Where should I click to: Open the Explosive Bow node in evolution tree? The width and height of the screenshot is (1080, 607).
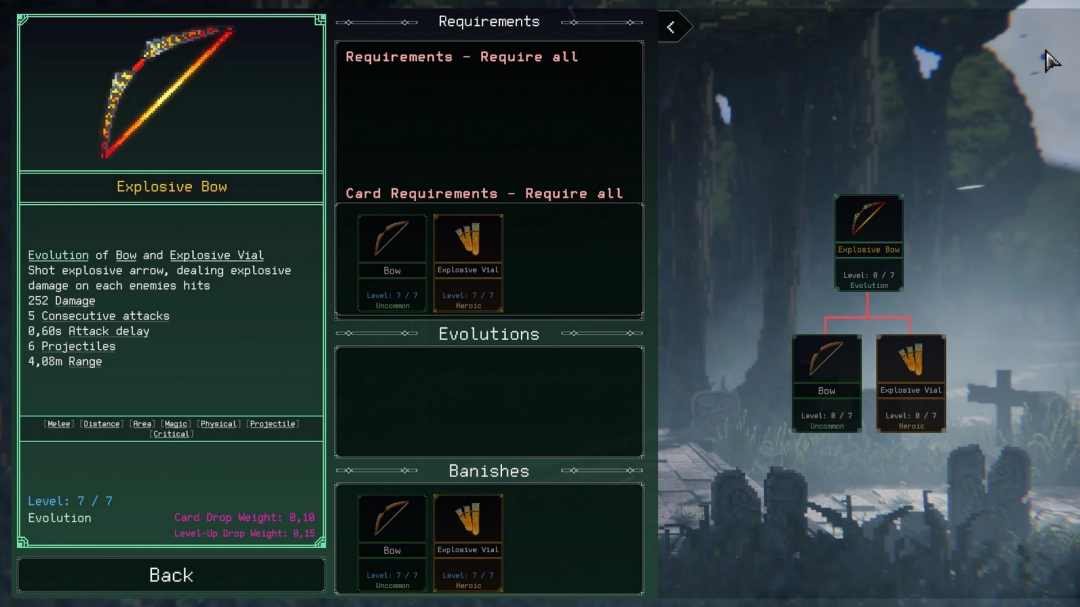[868, 243]
